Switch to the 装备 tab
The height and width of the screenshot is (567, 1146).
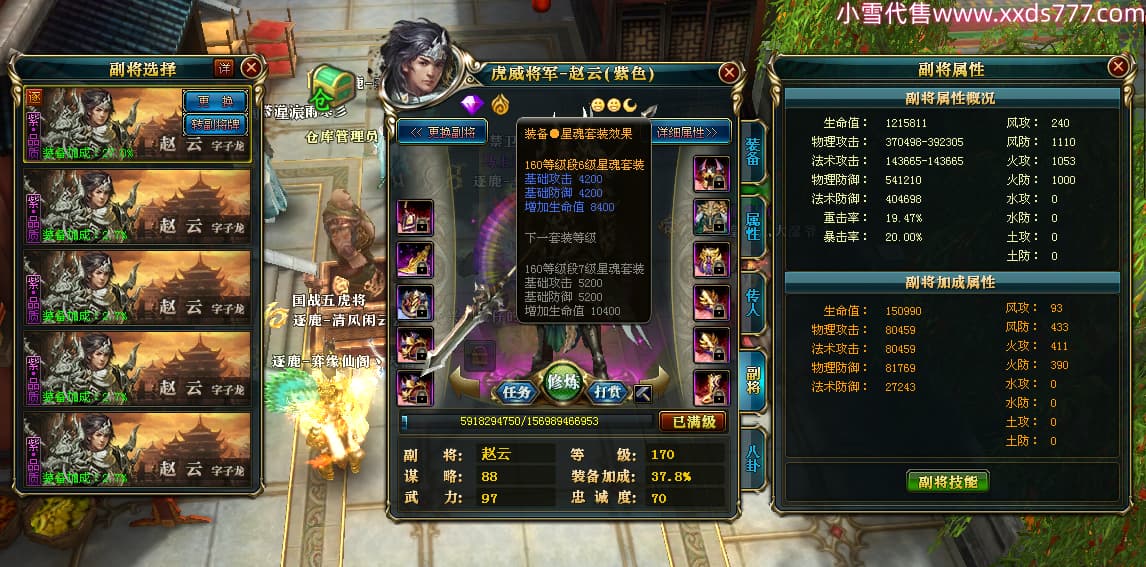pyautogui.click(x=753, y=153)
